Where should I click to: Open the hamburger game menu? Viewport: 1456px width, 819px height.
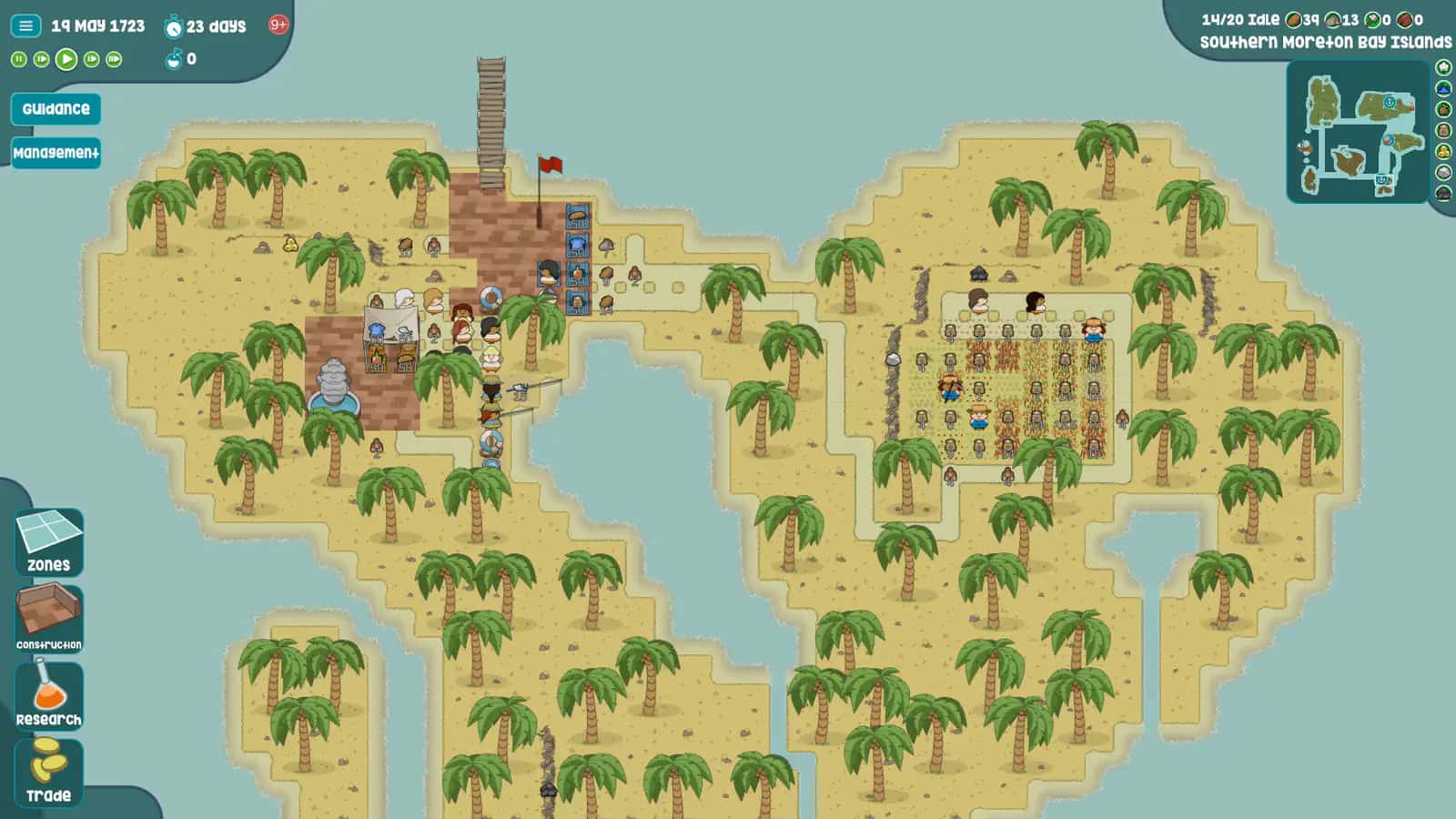coord(25,25)
